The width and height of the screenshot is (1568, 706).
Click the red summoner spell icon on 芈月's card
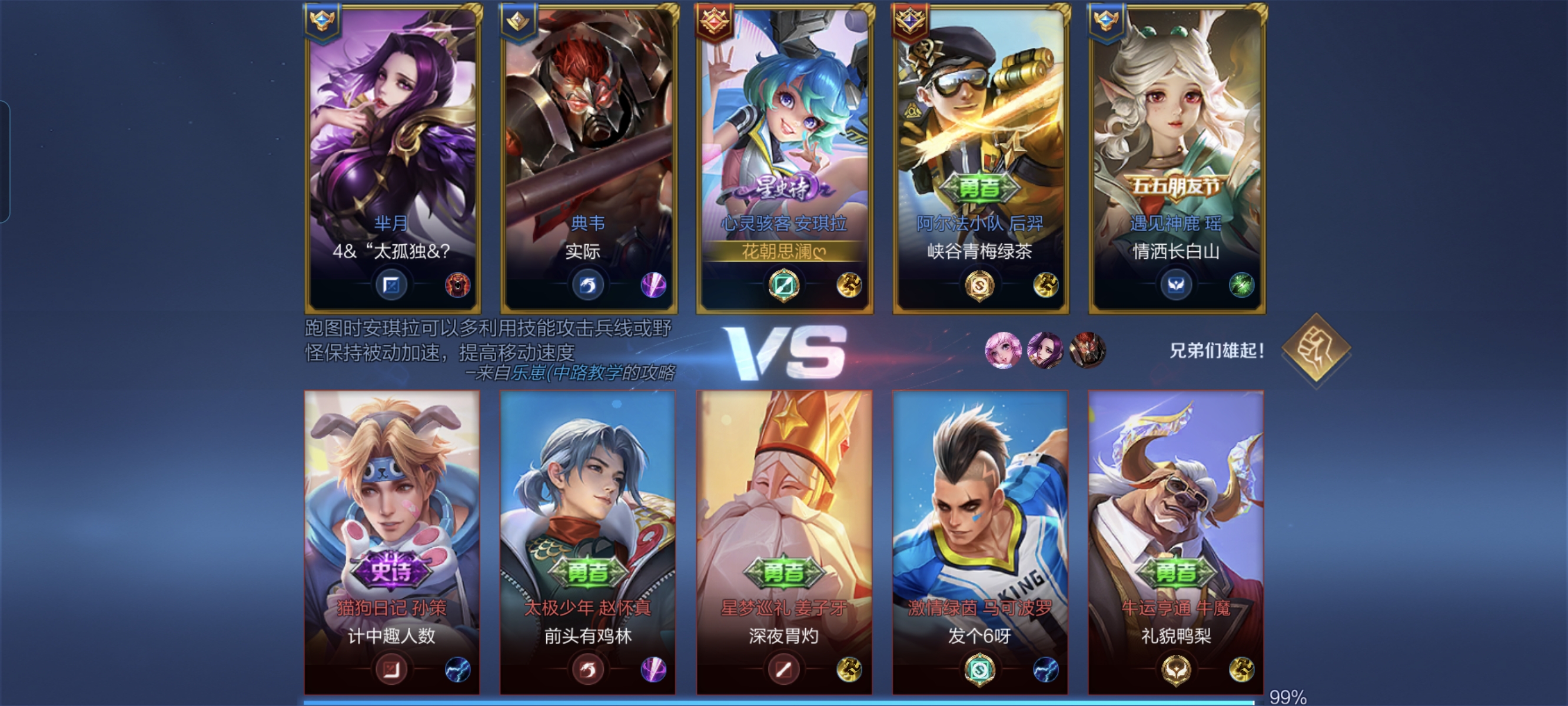click(458, 285)
